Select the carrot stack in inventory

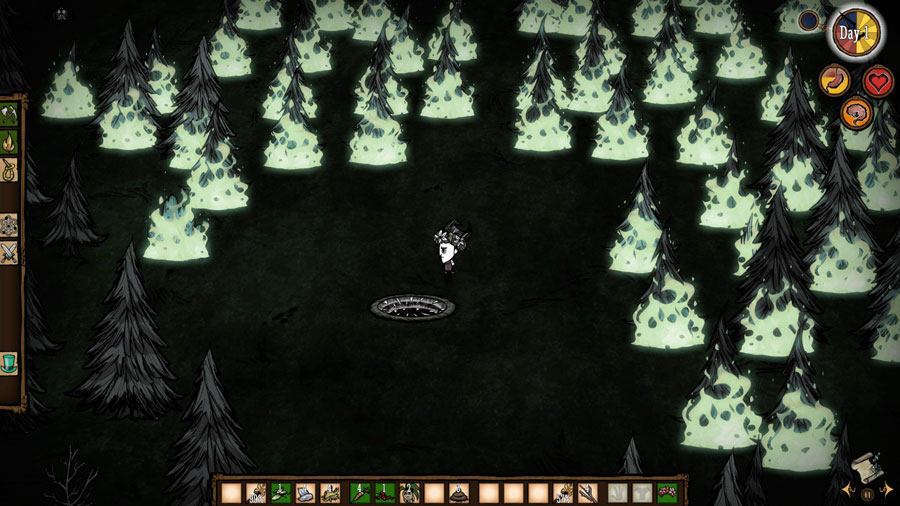coord(360,493)
